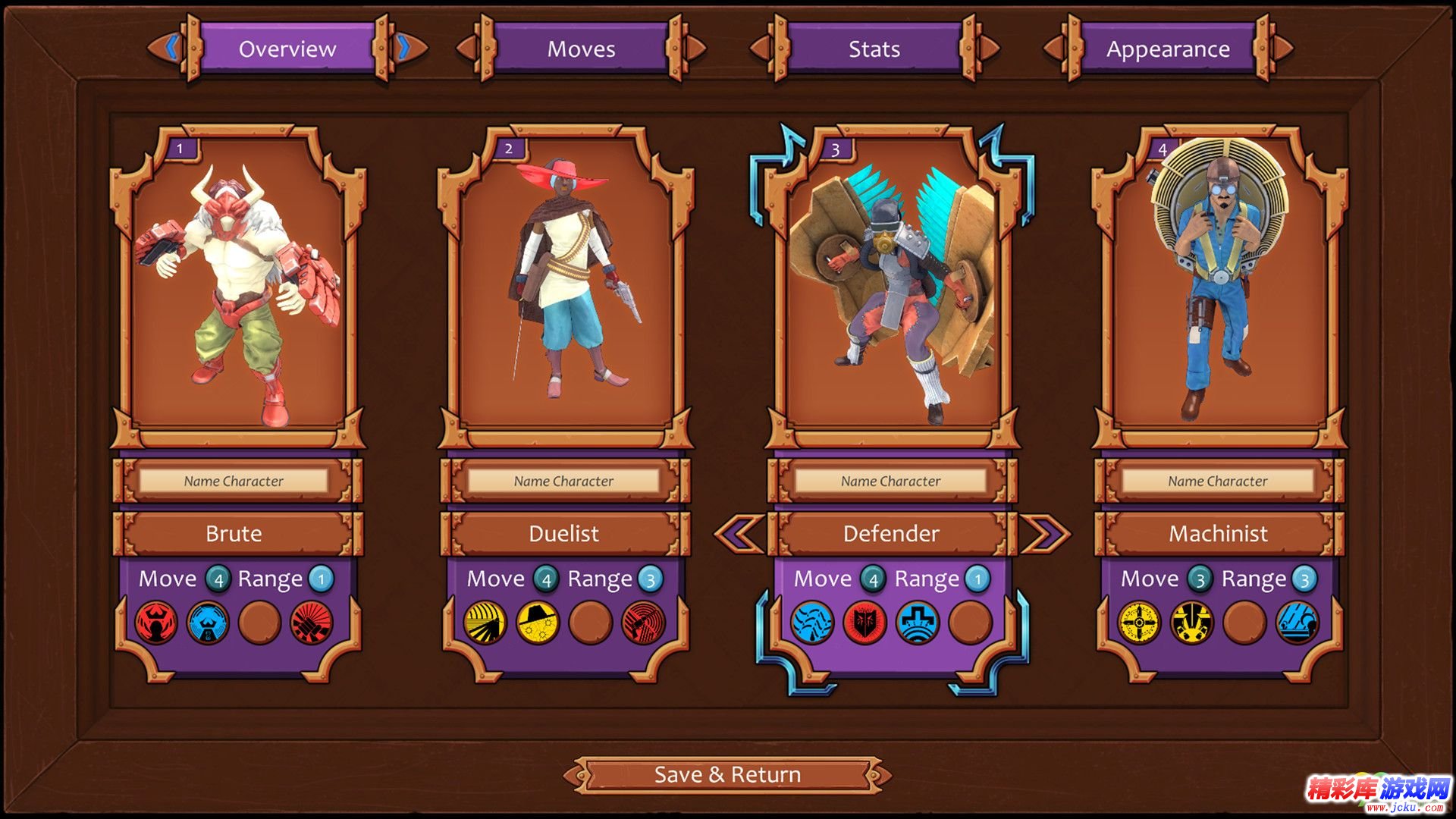Viewport: 1456px width, 819px height.
Task: Edit the Defender's Name Character field
Action: 890,481
